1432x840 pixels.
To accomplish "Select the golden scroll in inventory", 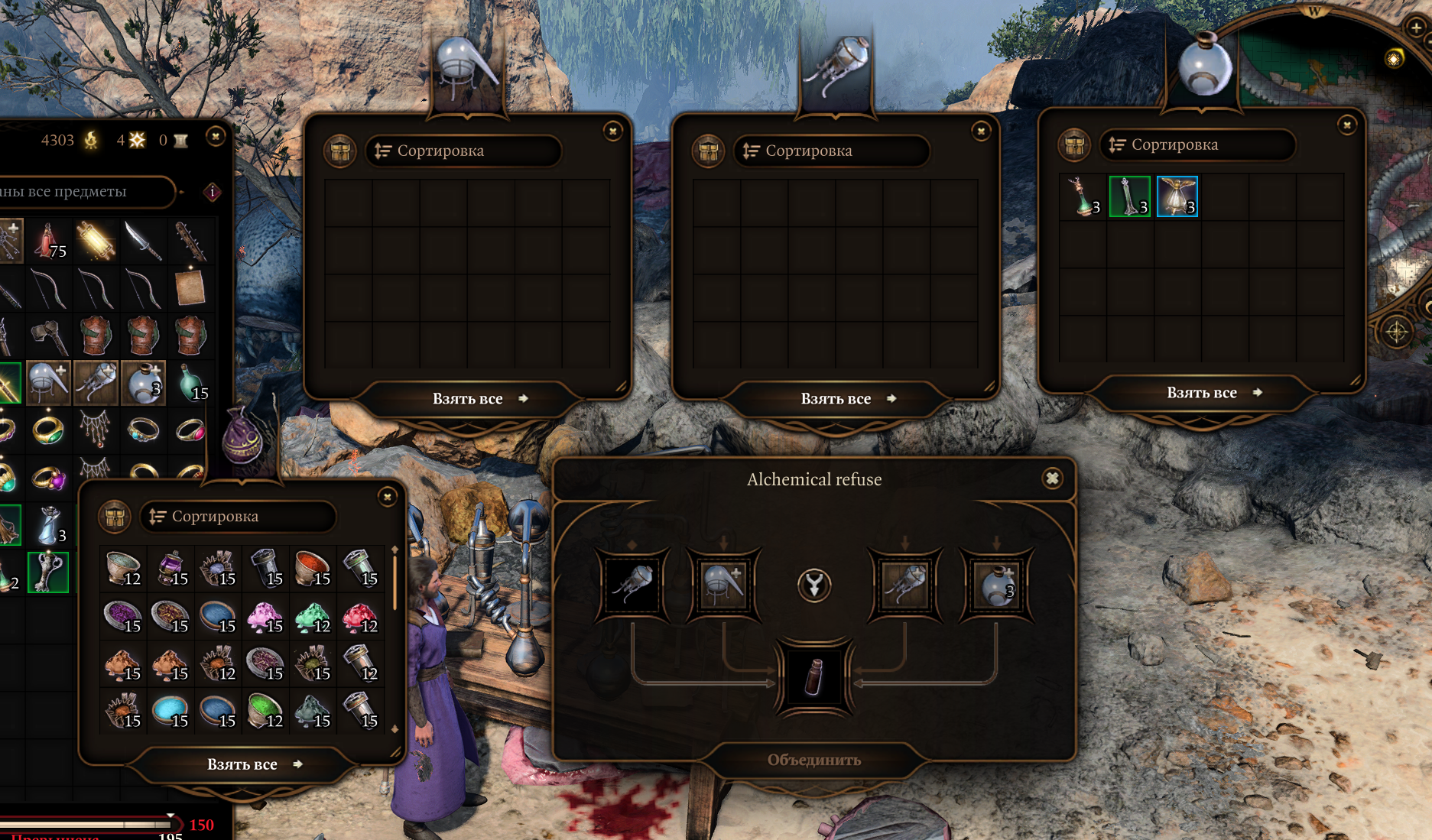I will [x=96, y=241].
